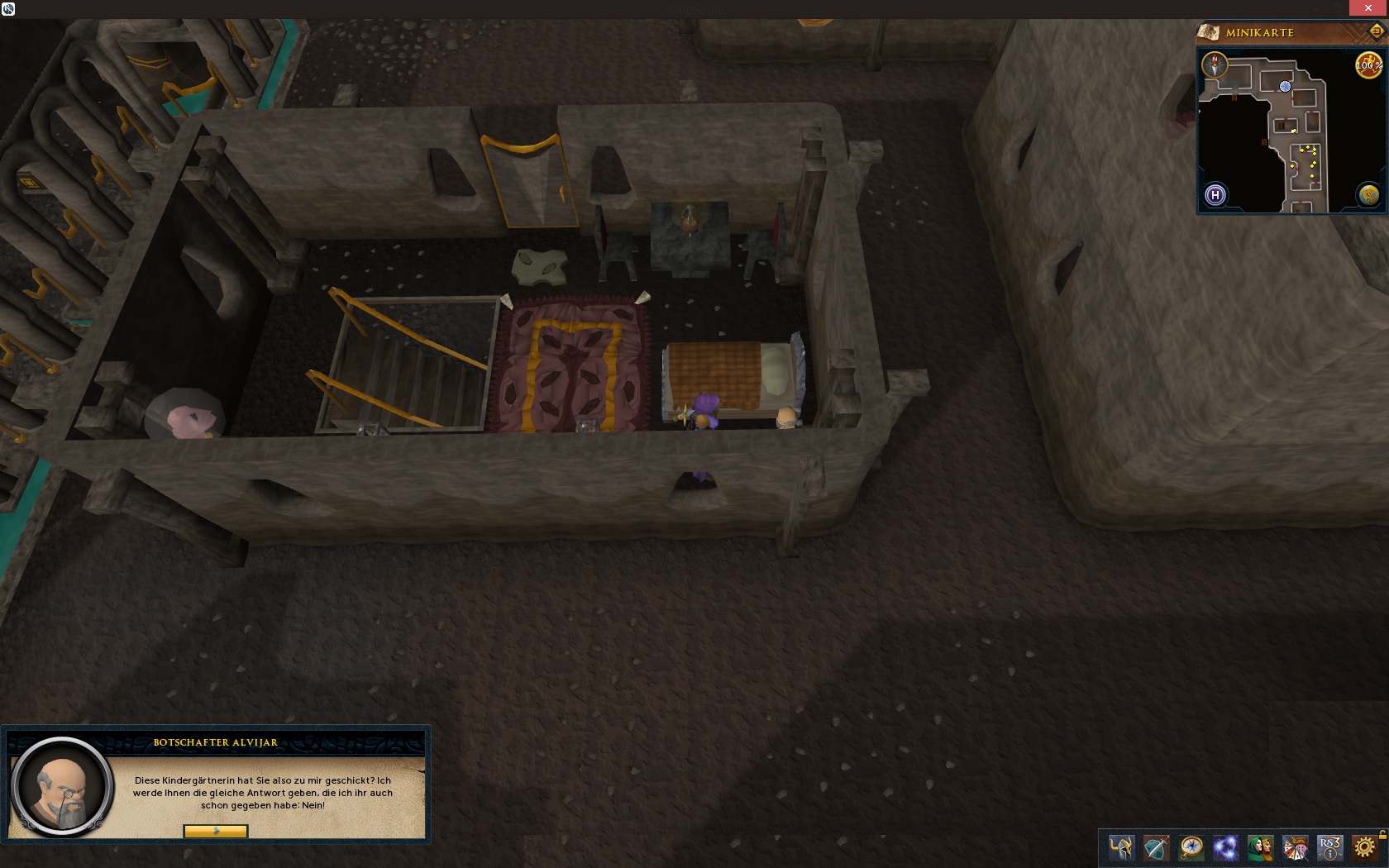The height and width of the screenshot is (868, 1389).
Task: Activate the home teleport H button
Action: click(1215, 195)
